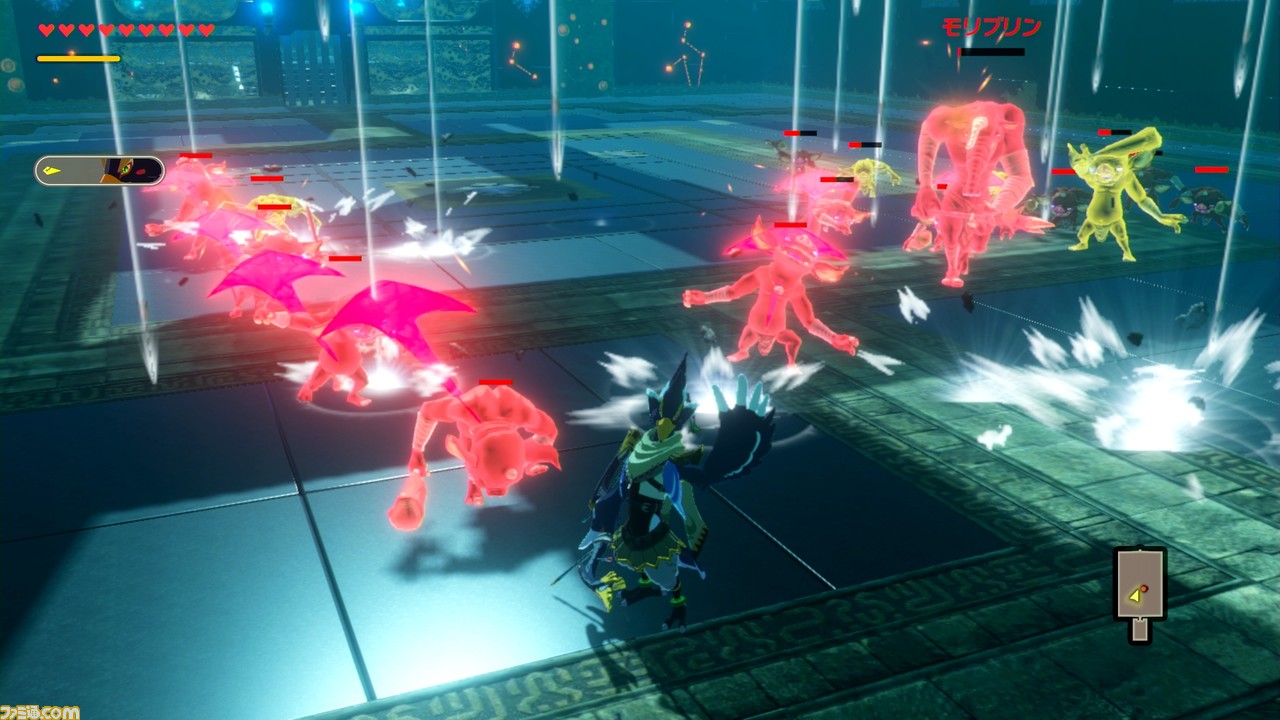Open the minimap panel
1280x720 pixels.
coord(1140,586)
